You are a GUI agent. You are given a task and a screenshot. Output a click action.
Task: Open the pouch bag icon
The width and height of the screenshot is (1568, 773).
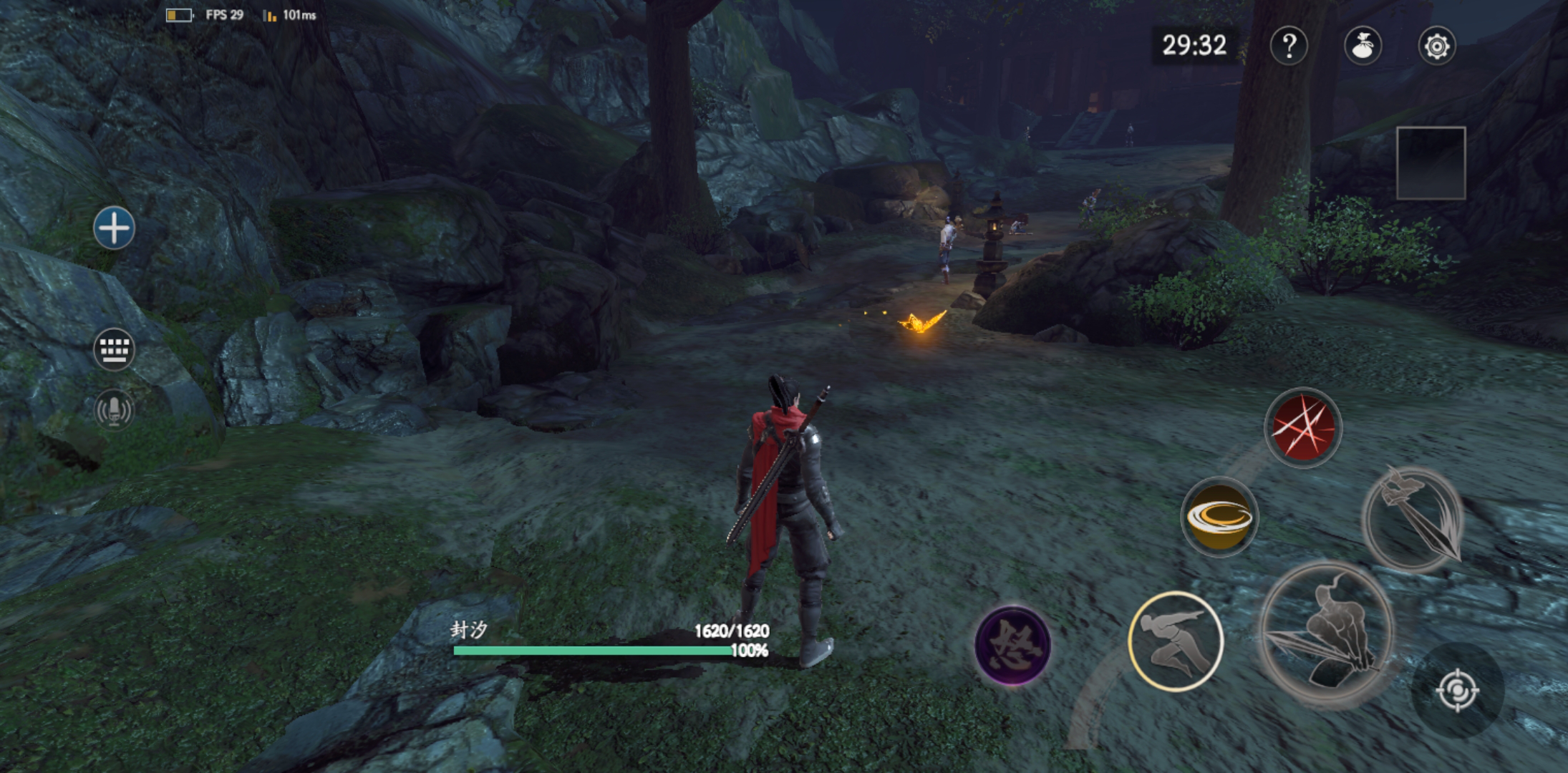tap(1363, 47)
